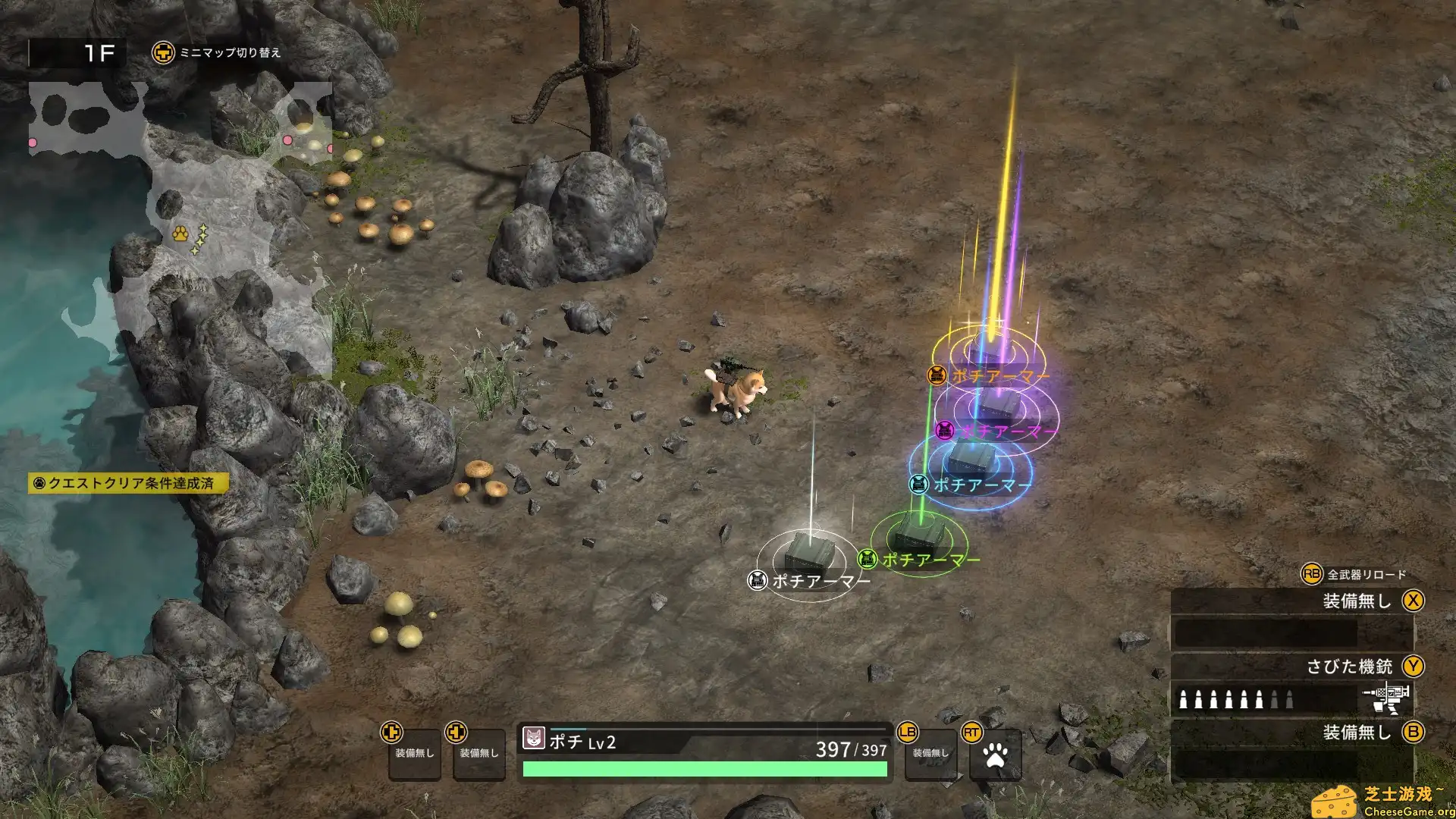Image resolution: width=1456 pixels, height=819 pixels.
Task: Select the クエストクリア条件達成済 banner
Action: [127, 481]
